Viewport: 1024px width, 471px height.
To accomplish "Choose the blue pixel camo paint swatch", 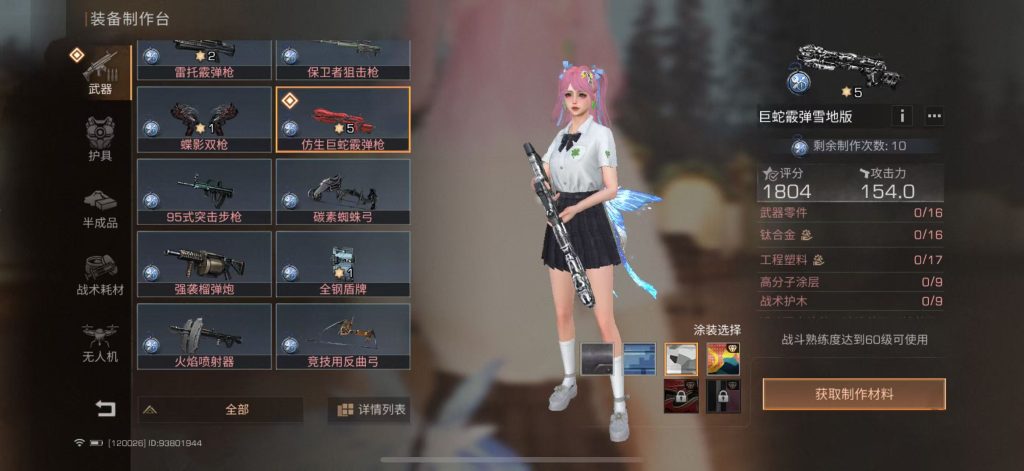I will coord(639,357).
